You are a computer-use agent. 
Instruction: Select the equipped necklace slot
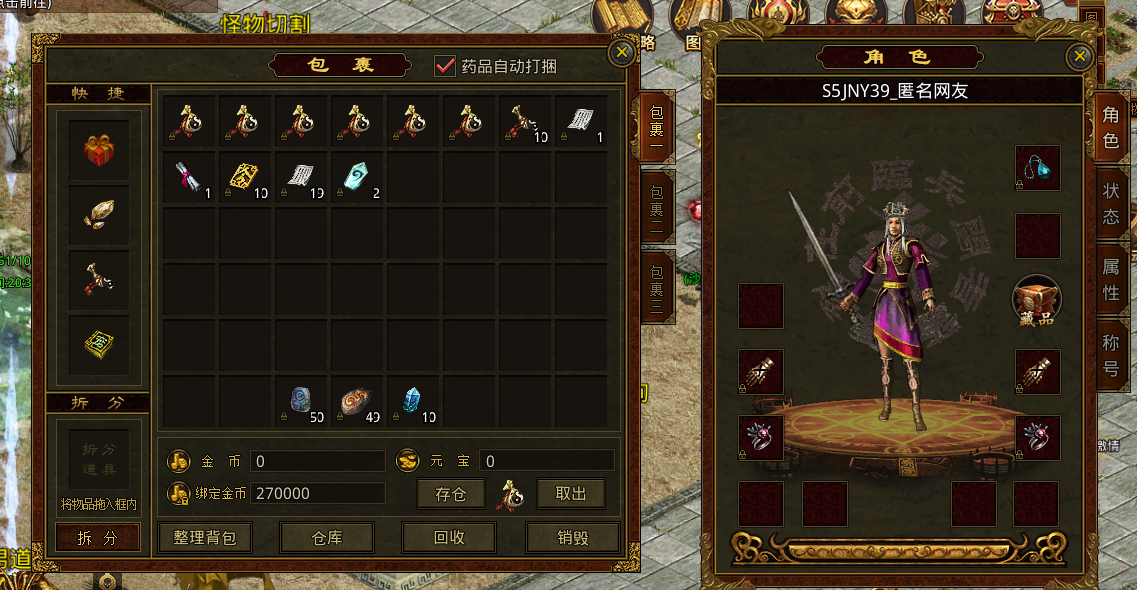point(1037,168)
